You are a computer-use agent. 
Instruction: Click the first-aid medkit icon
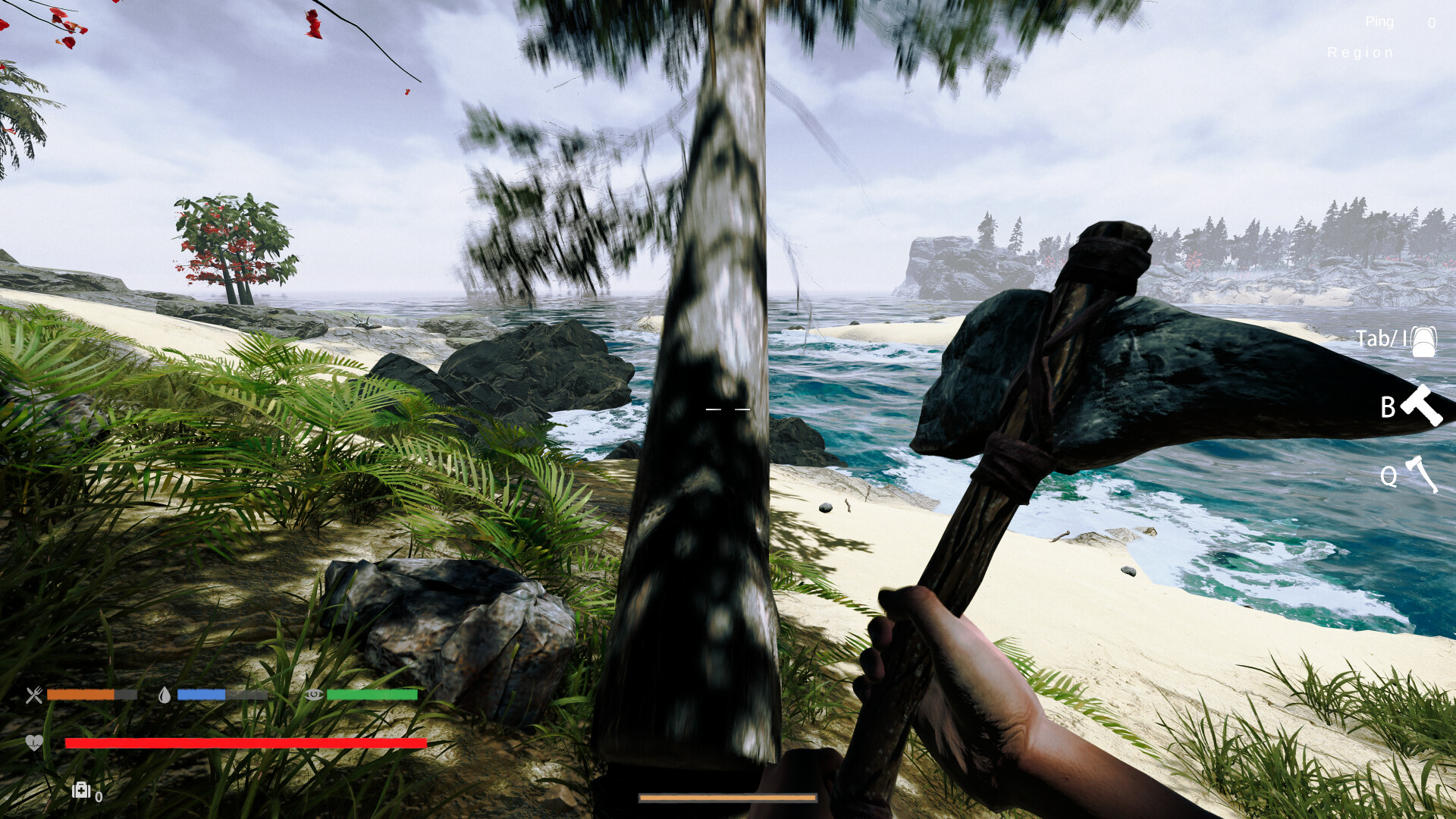pos(81,792)
